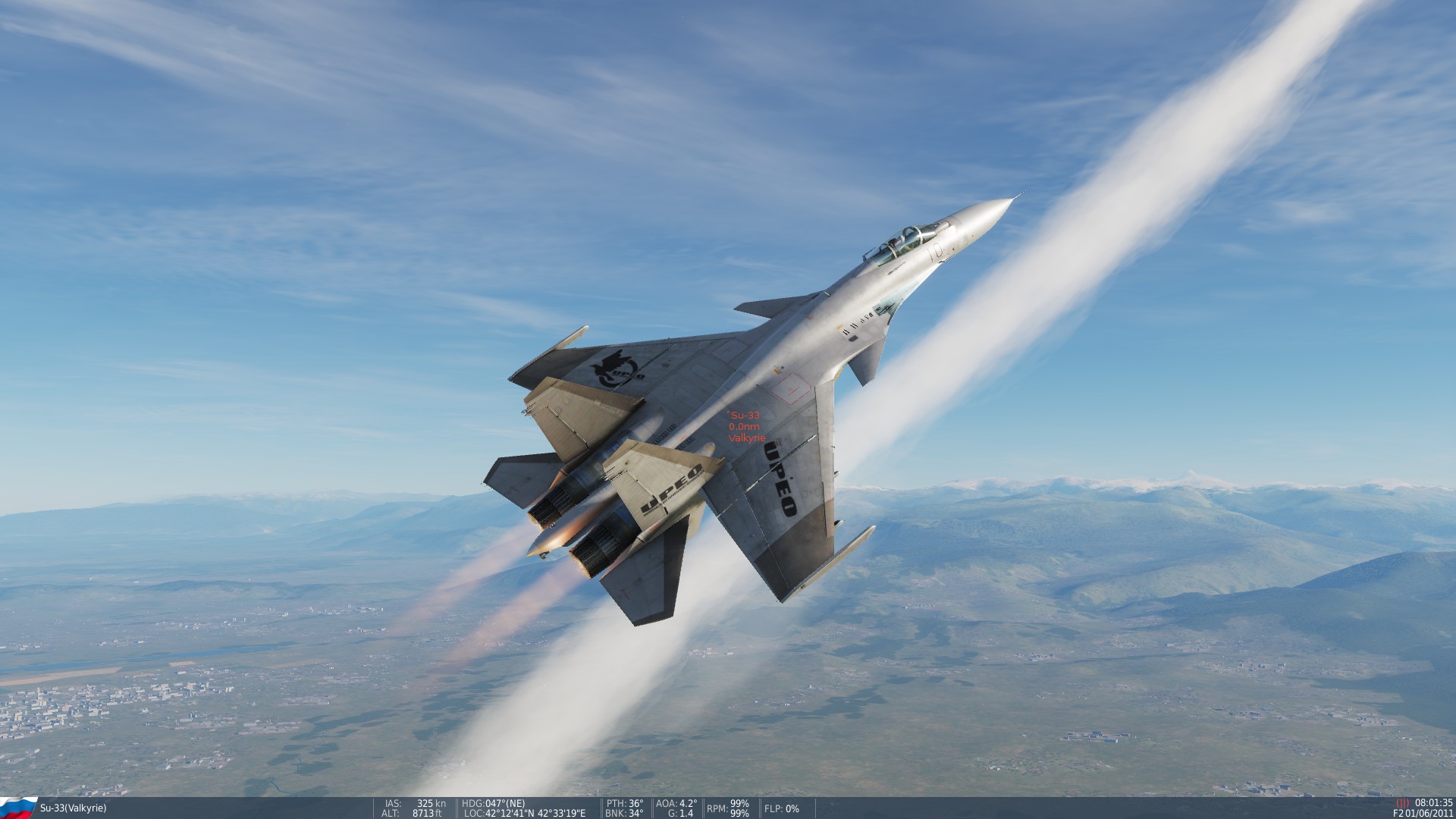The width and height of the screenshot is (1456, 819).
Task: Click the red Valkyrie target label on aircraft
Action: pyautogui.click(x=747, y=438)
